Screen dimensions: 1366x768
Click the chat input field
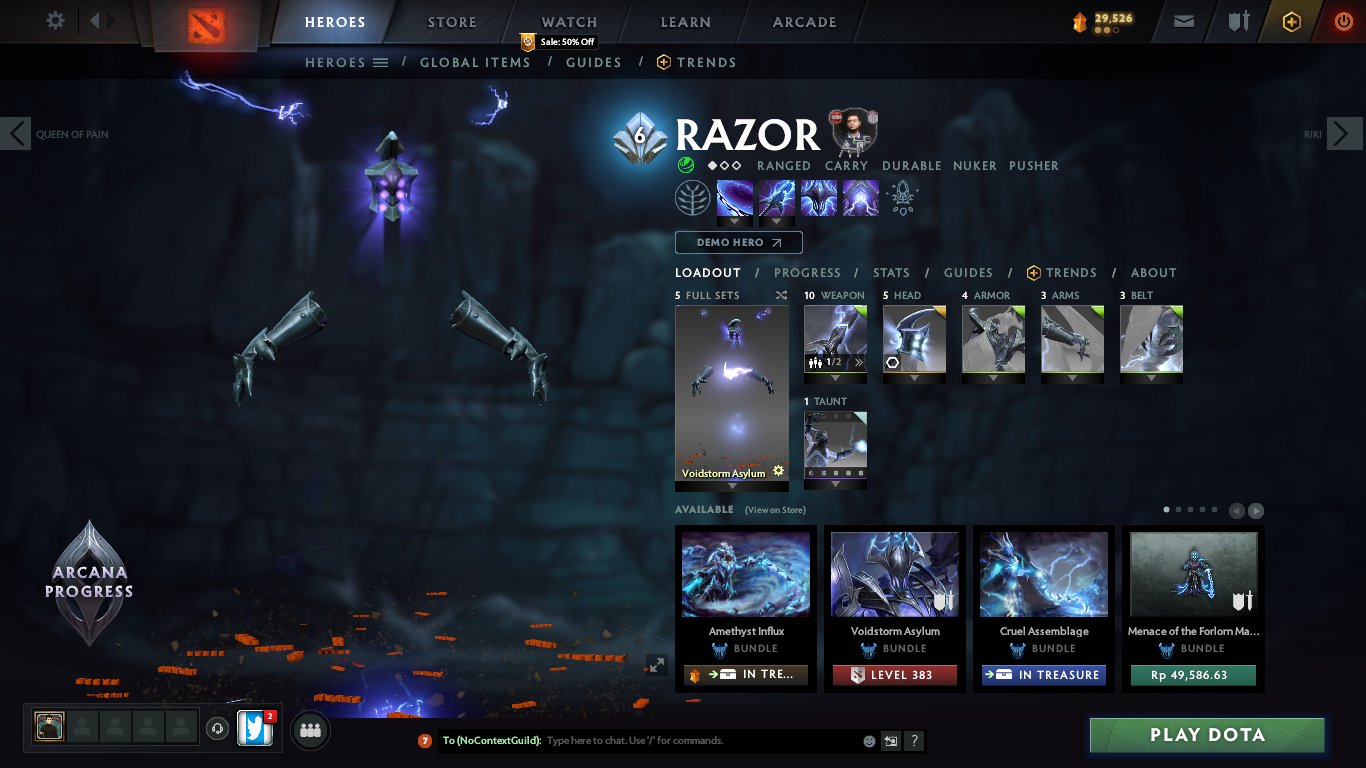click(x=650, y=740)
